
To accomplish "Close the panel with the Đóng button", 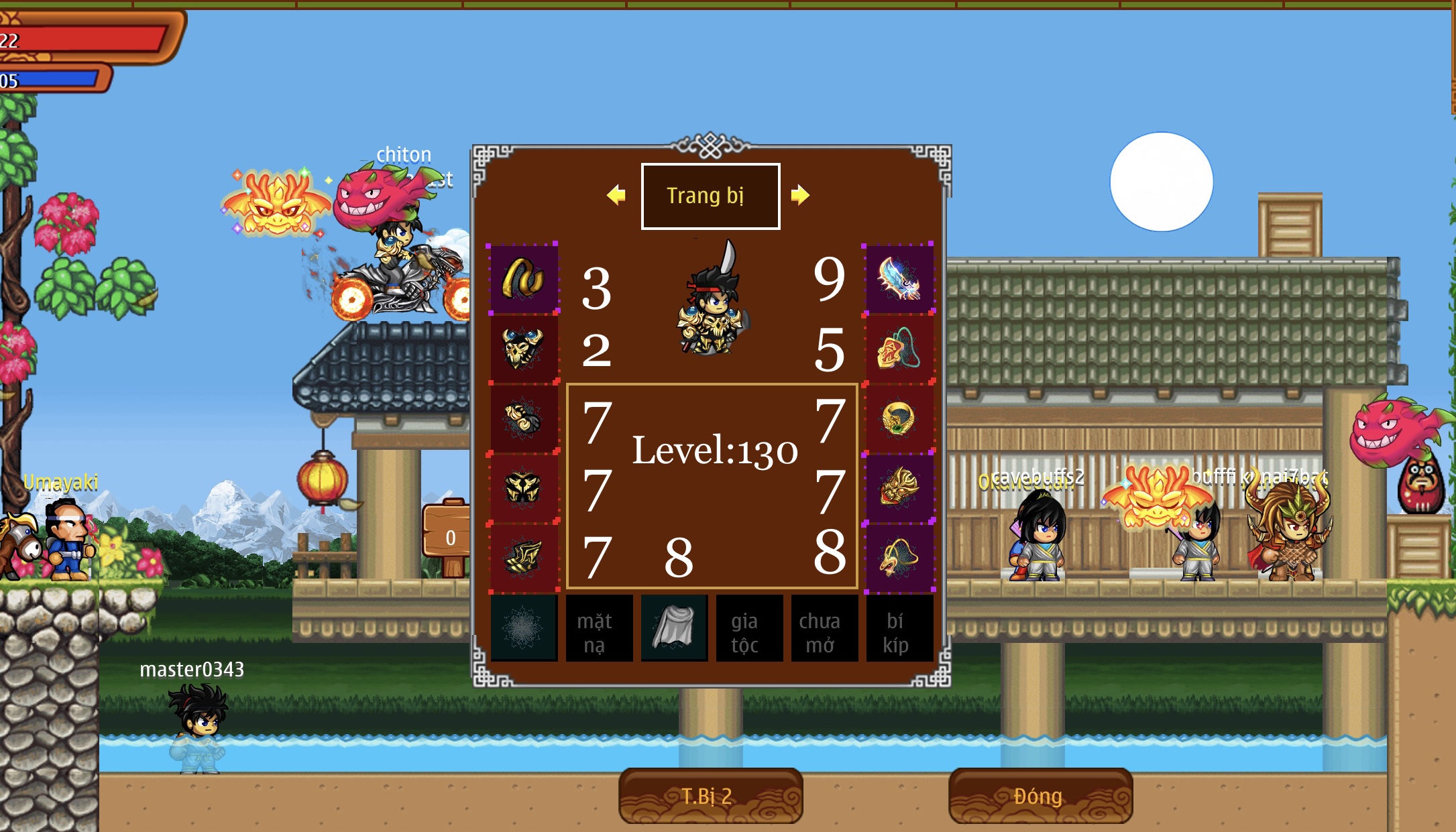I will (x=1040, y=796).
